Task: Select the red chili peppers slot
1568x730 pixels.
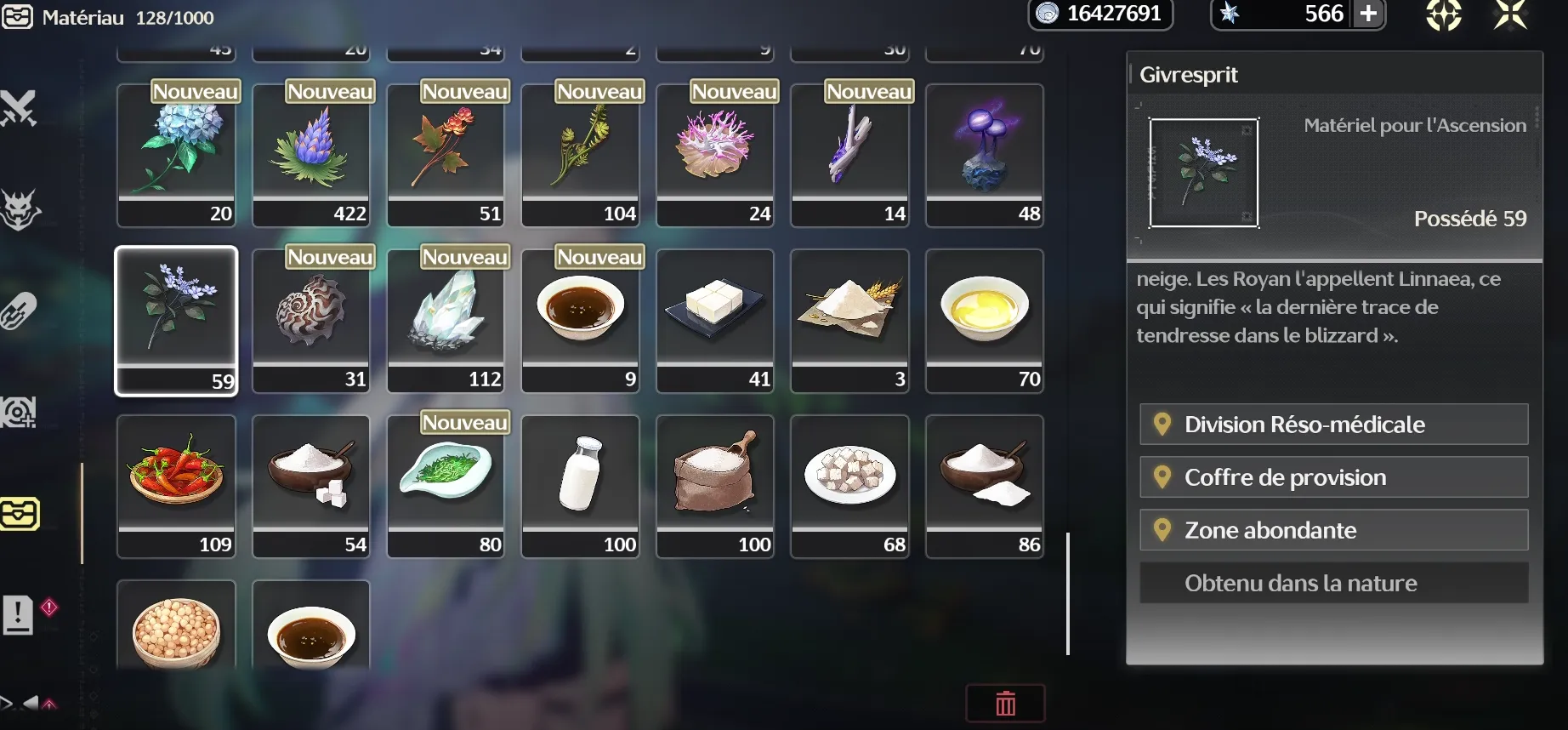Action: [176, 485]
